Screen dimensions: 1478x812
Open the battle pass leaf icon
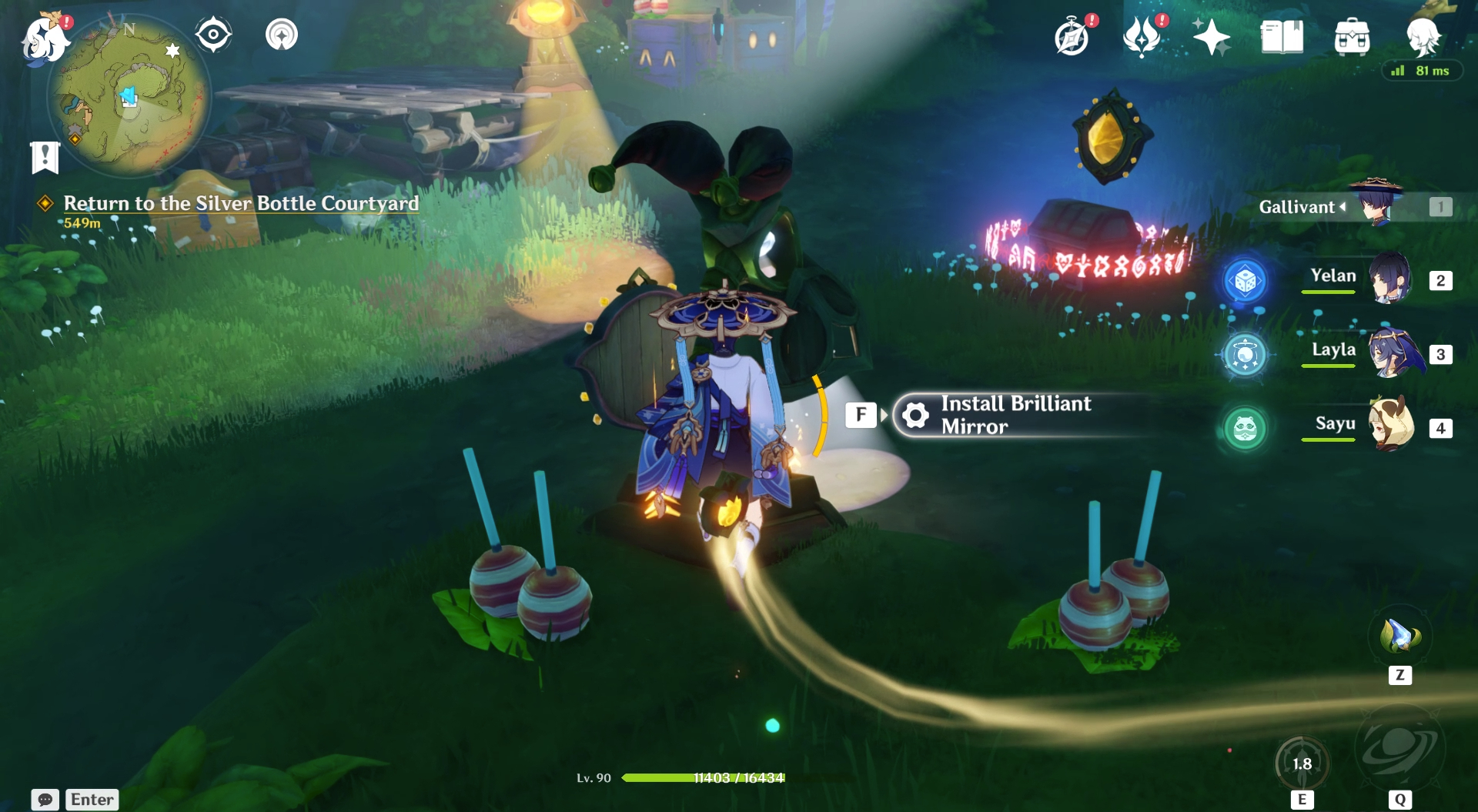[1142, 37]
